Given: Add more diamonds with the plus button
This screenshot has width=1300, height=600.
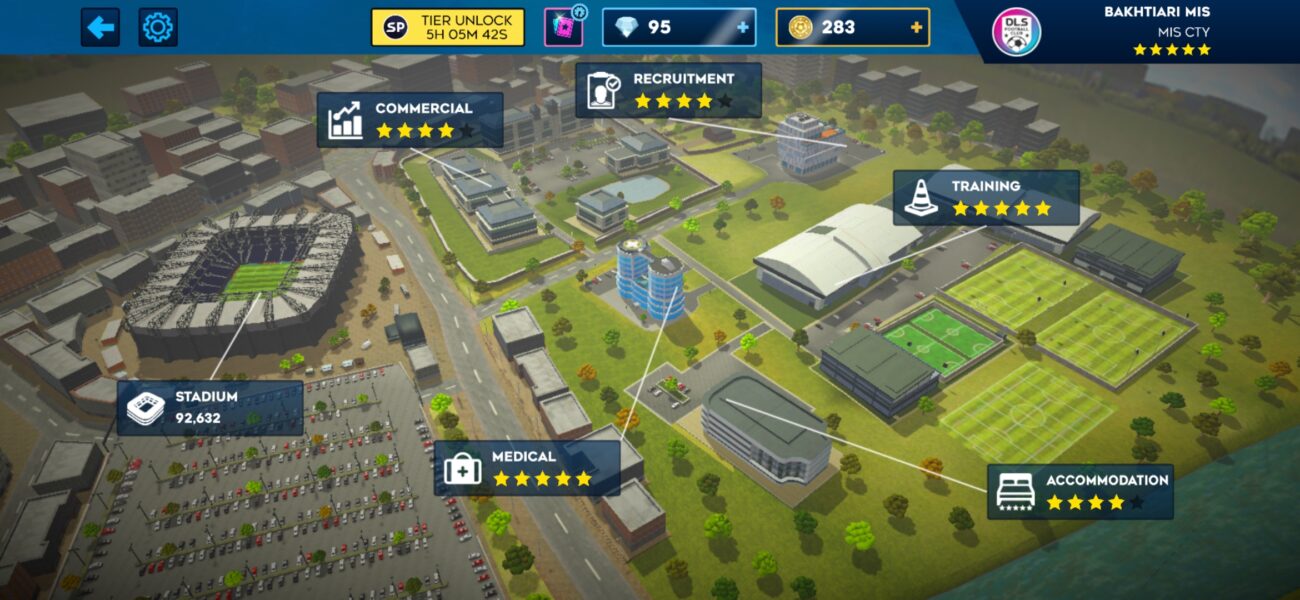Looking at the screenshot, I should 742,27.
